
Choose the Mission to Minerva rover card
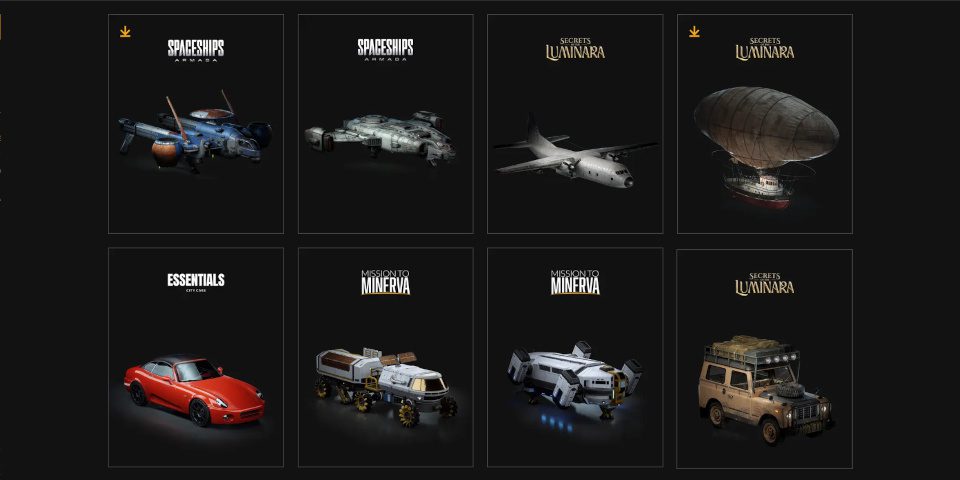[x=385, y=358]
